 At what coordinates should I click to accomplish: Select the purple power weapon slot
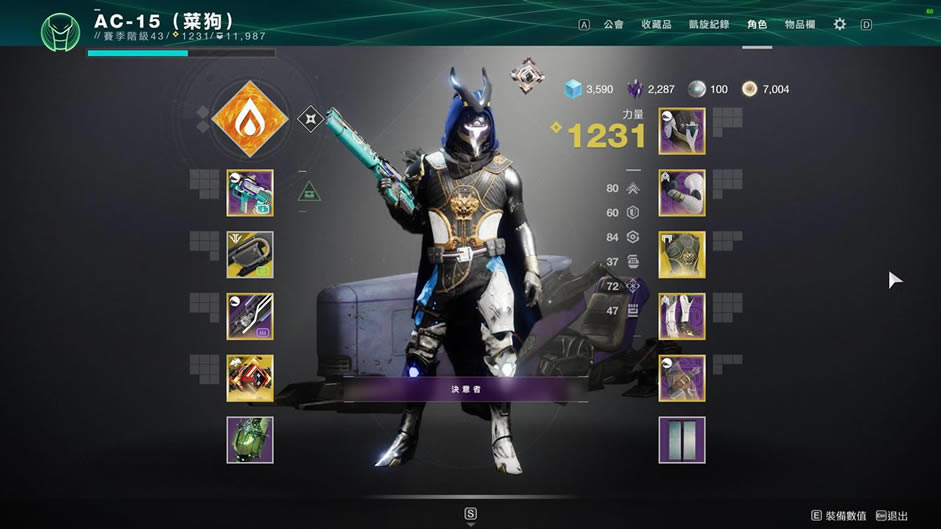tap(250, 317)
